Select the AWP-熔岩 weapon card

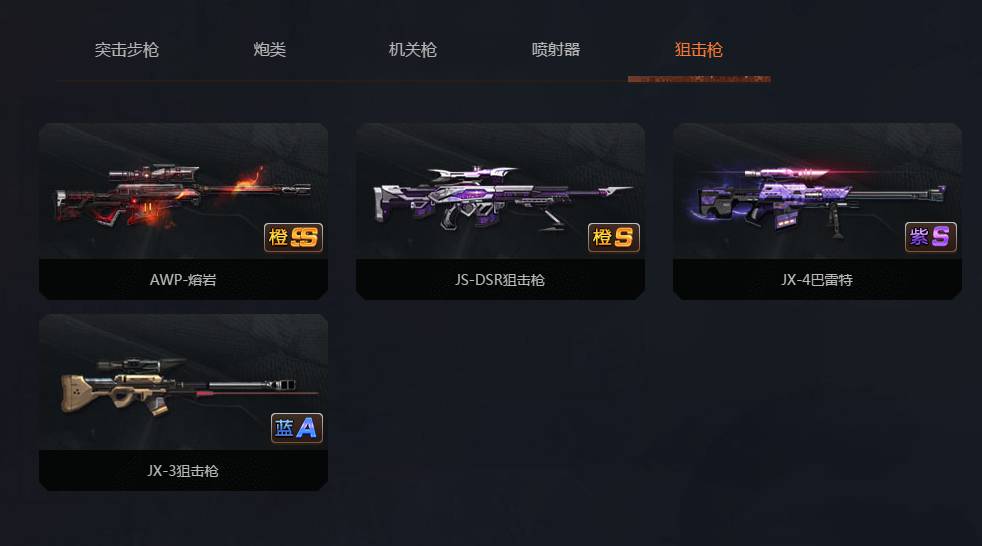point(183,210)
